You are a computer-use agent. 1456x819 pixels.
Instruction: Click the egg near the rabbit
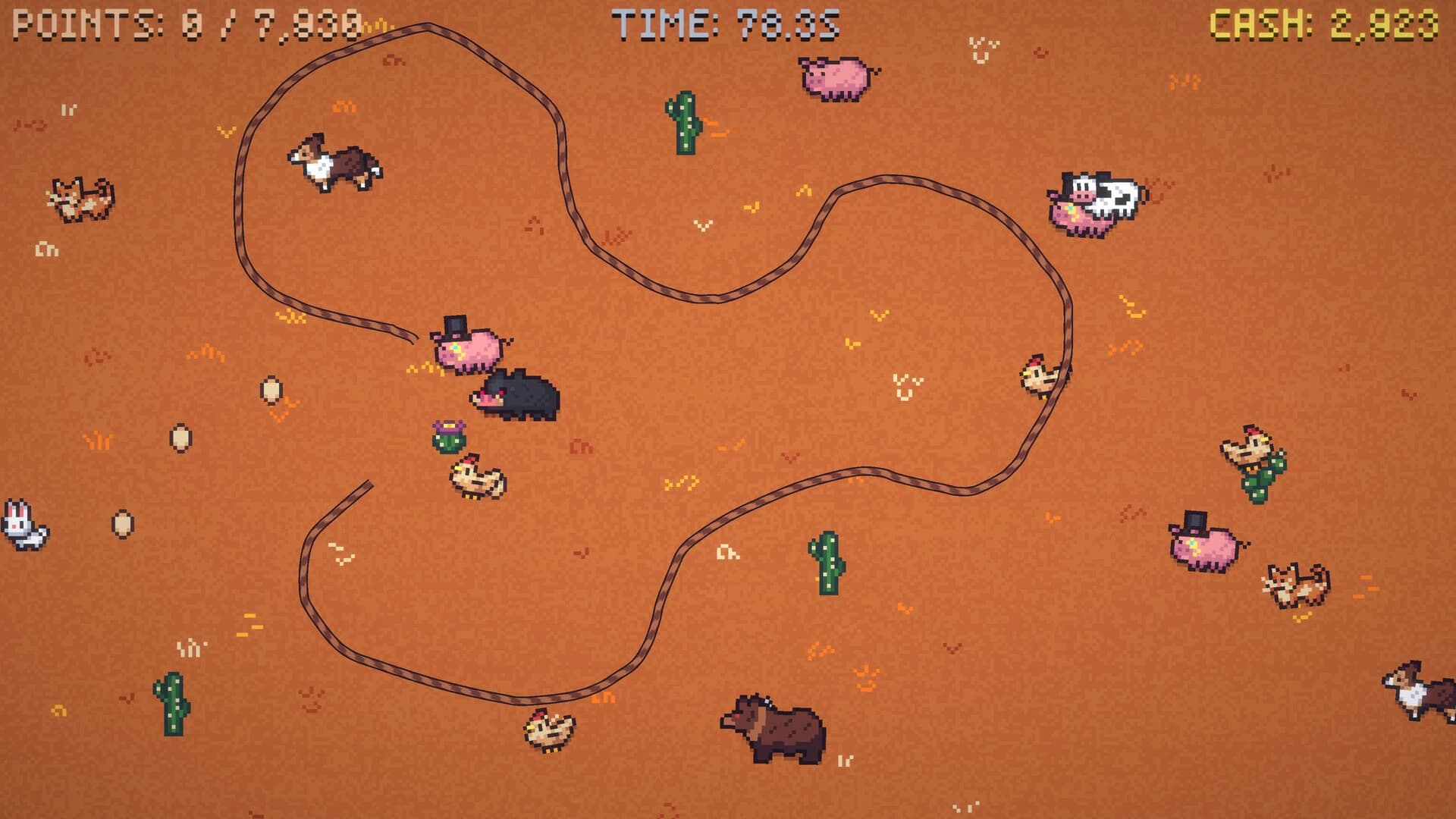click(x=121, y=525)
